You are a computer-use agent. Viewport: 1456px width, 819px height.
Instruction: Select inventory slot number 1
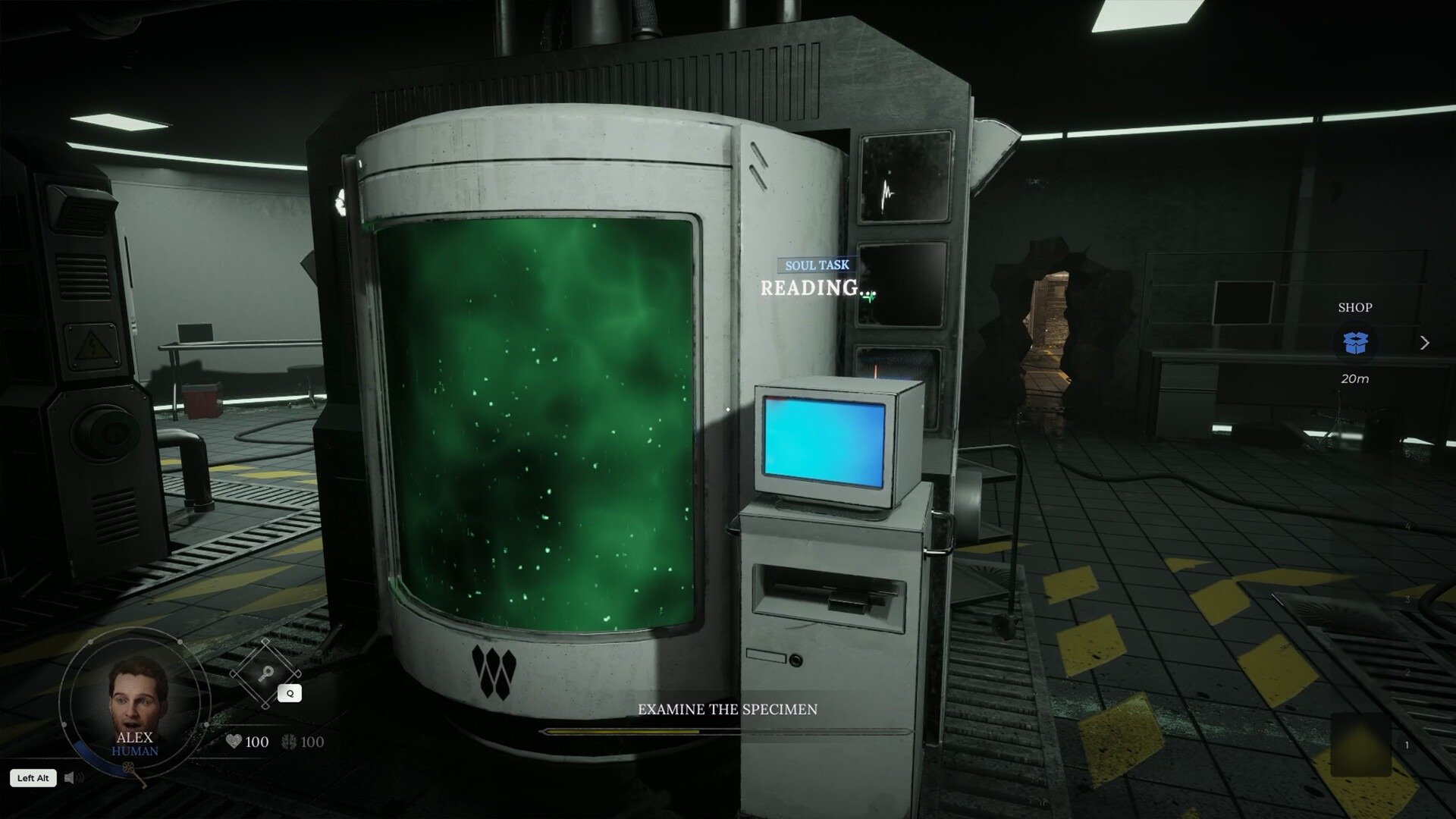1361,745
